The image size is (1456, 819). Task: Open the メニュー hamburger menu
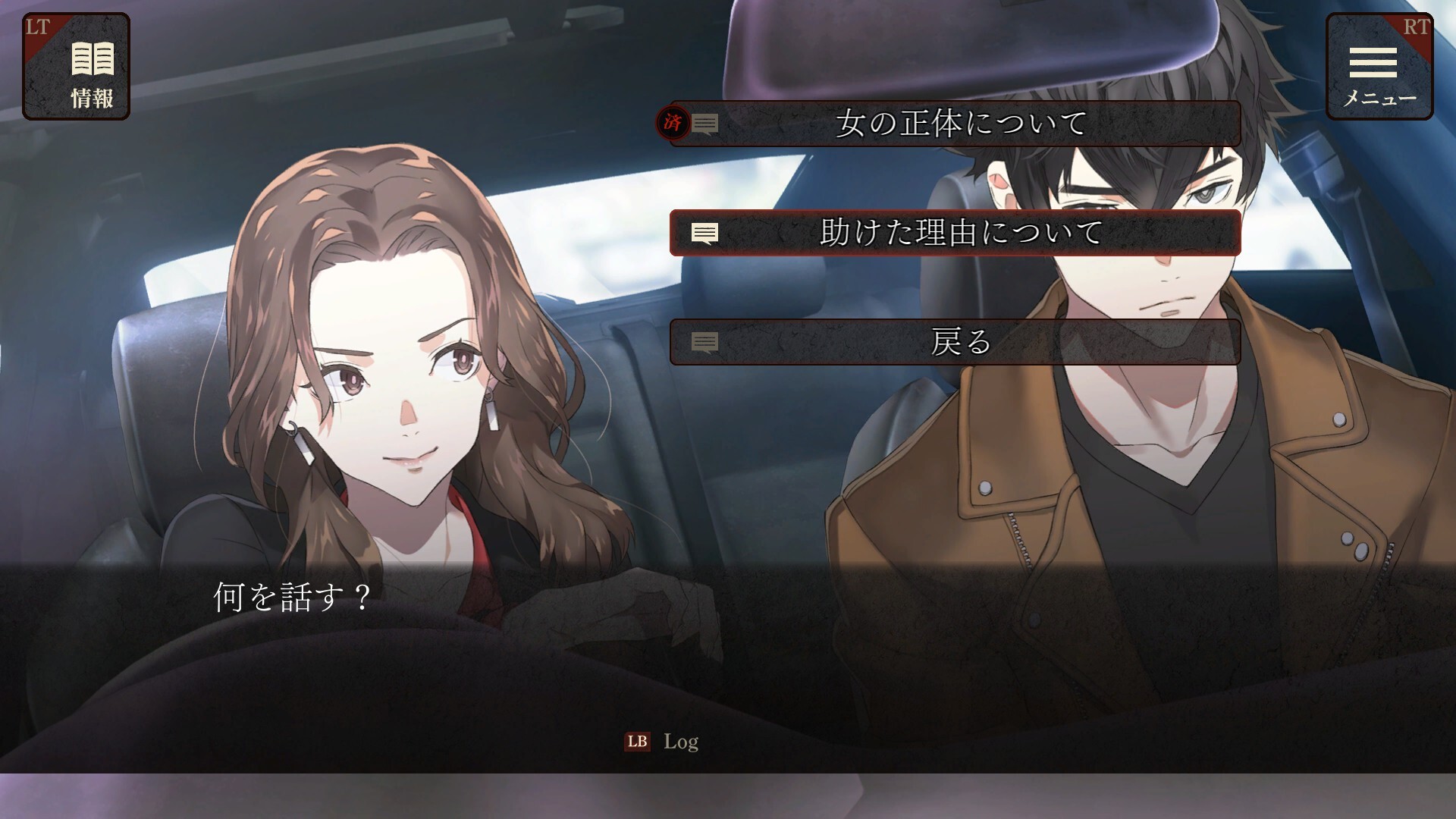(1379, 67)
